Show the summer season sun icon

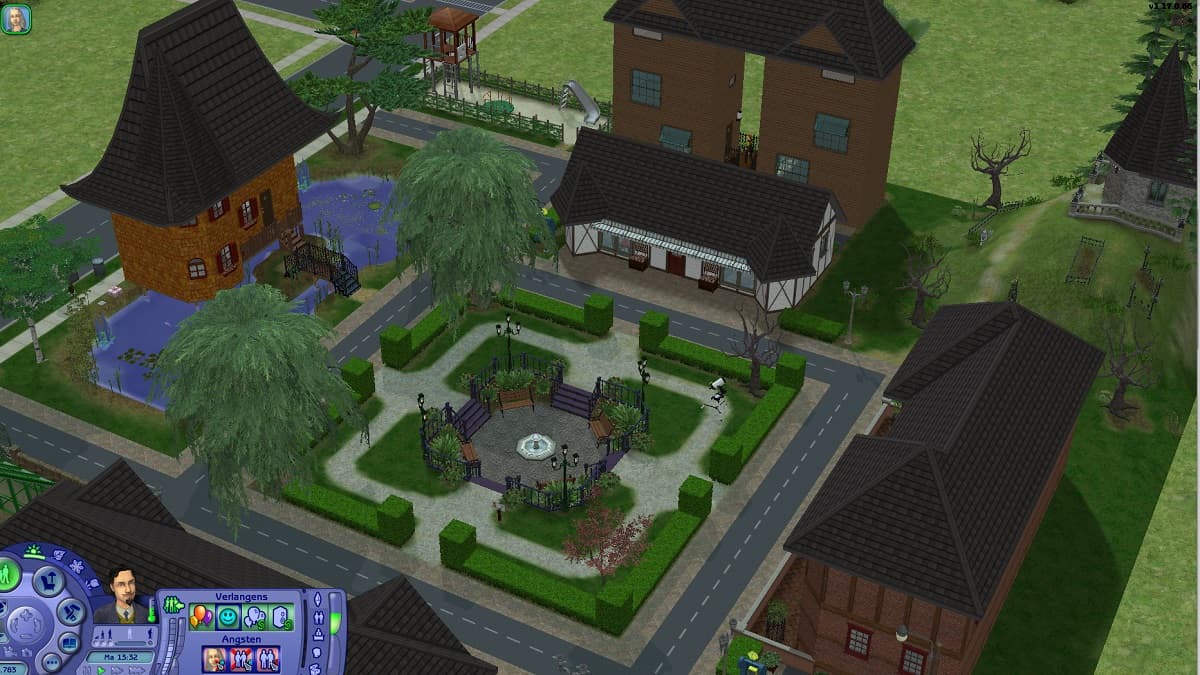pos(34,552)
